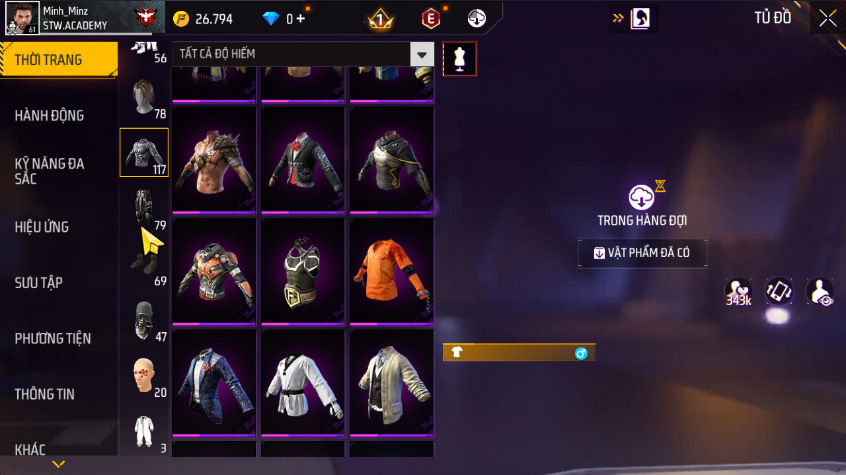Screen dimensions: 846x475
Task: Add diamonds with the plus button
Action: pyautogui.click(x=300, y=18)
